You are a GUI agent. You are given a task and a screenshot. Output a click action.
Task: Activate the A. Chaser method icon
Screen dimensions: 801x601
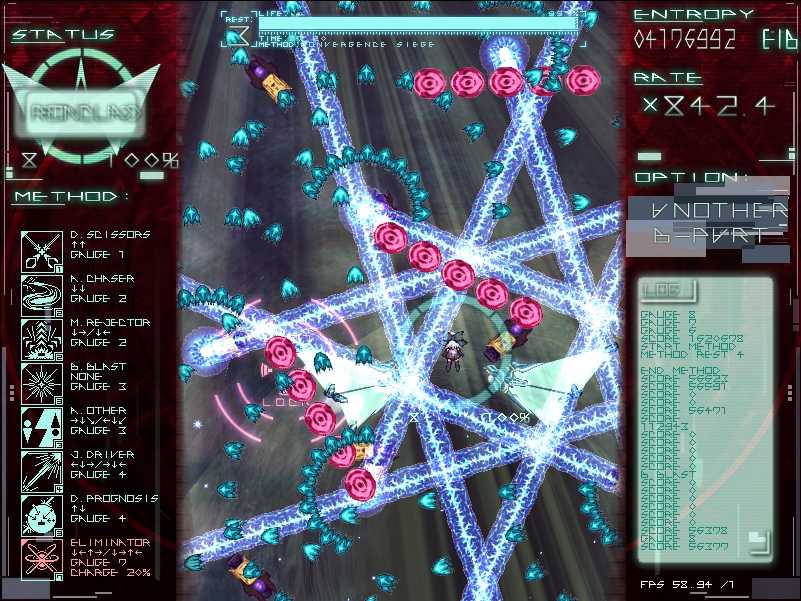(40, 295)
